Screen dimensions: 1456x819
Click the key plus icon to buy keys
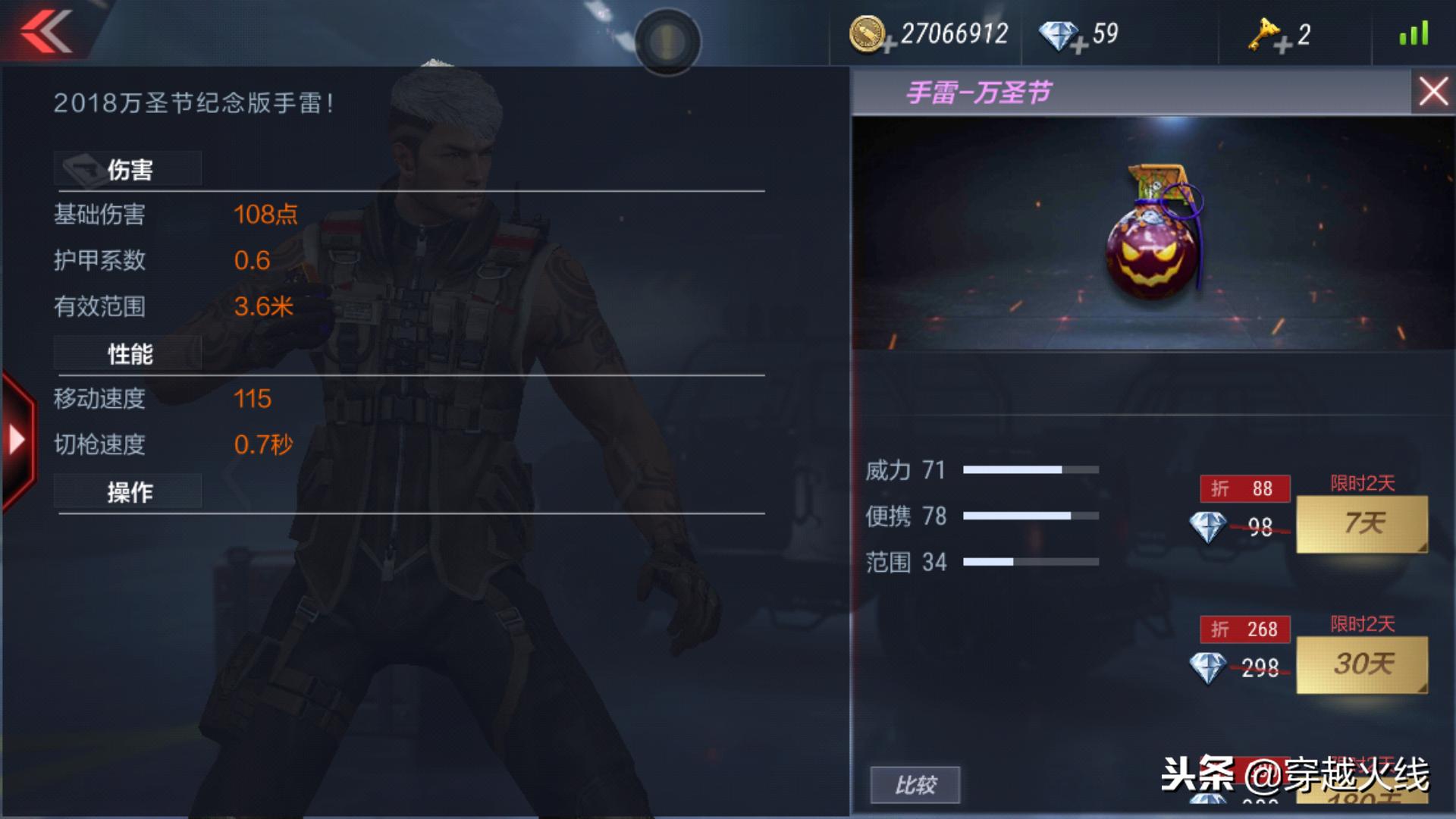click(x=1282, y=44)
